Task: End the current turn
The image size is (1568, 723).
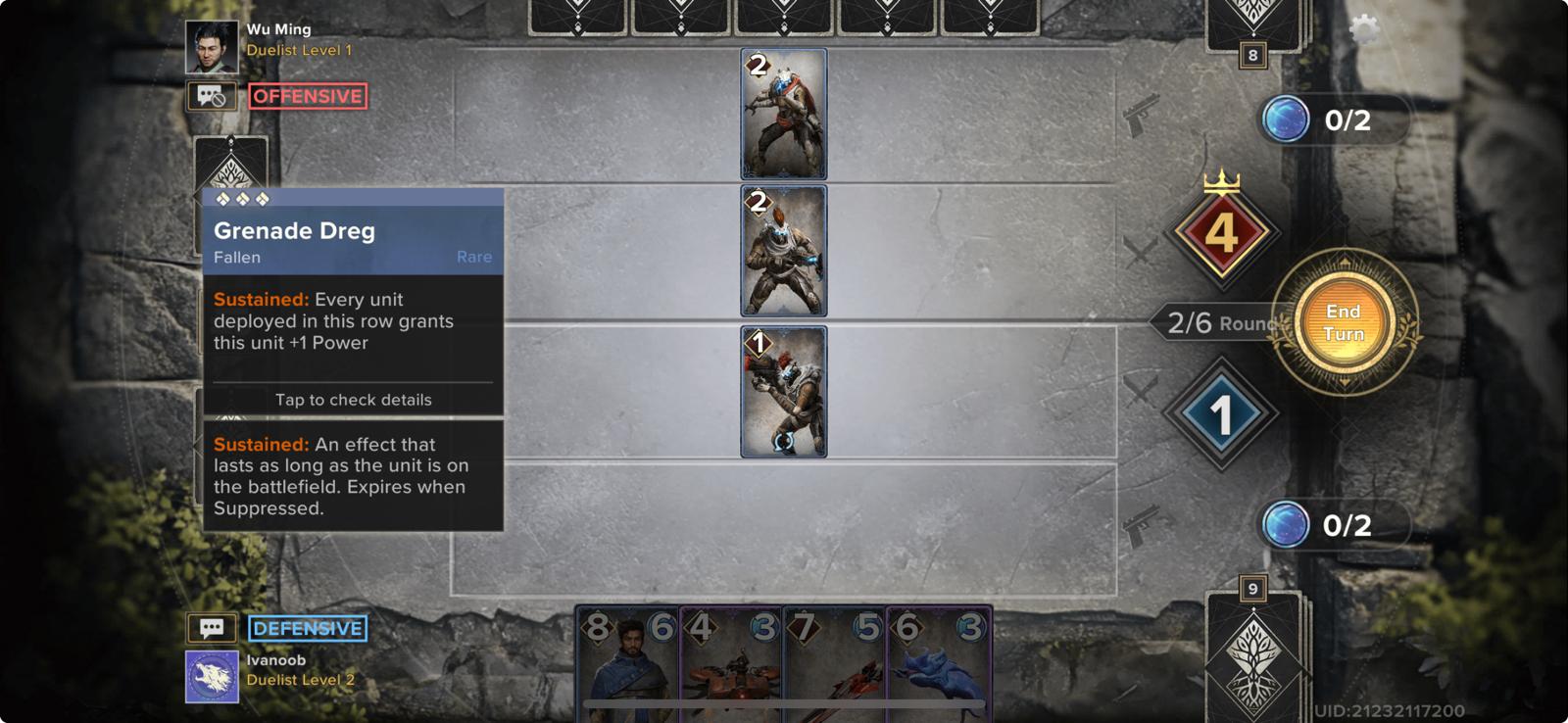Action: click(x=1343, y=322)
